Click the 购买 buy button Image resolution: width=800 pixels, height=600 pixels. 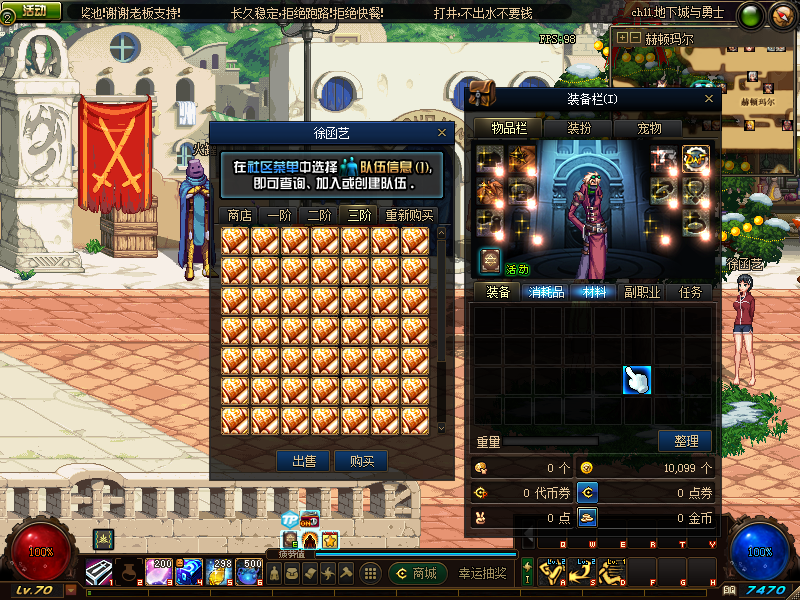361,461
